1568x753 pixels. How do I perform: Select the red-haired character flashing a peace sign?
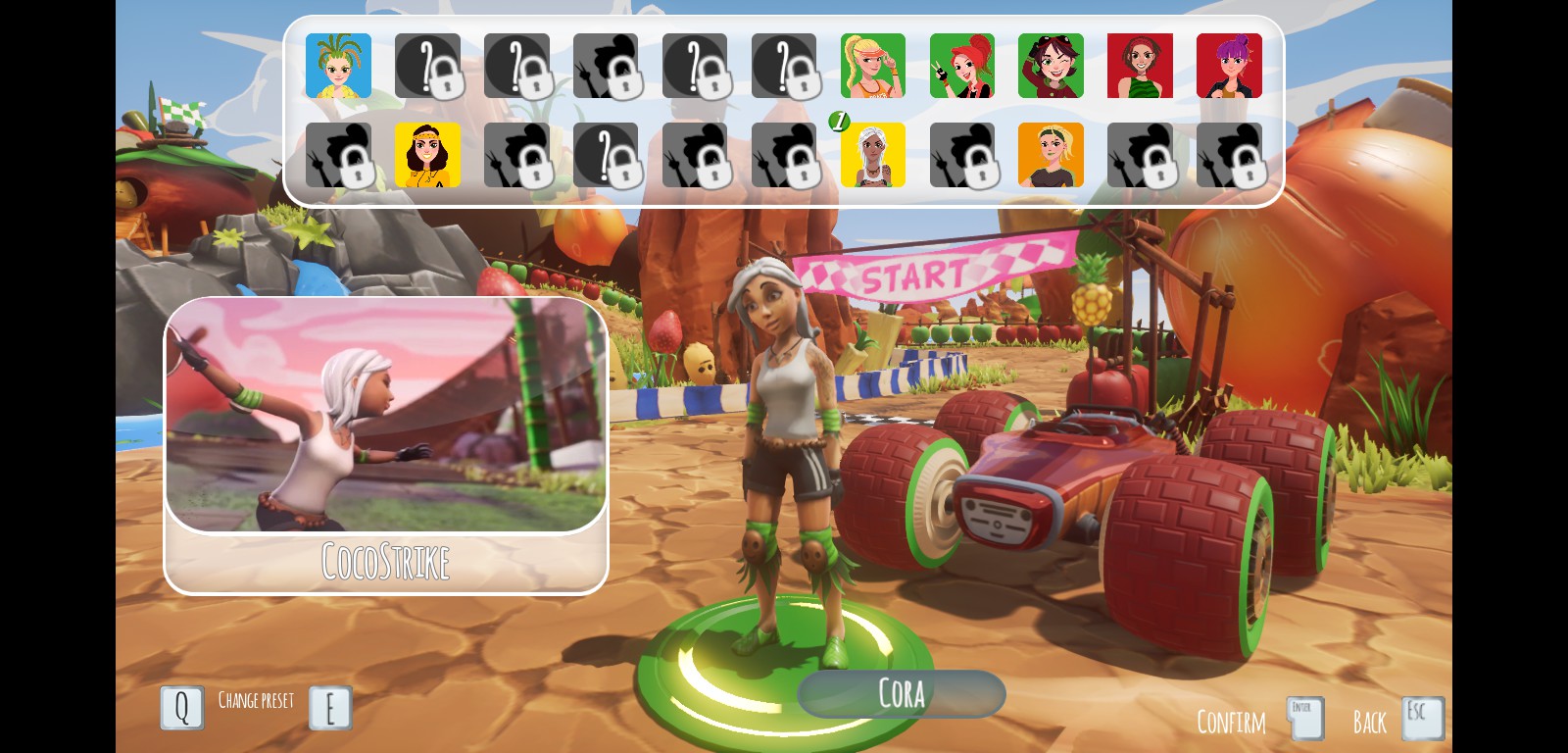coord(961,66)
